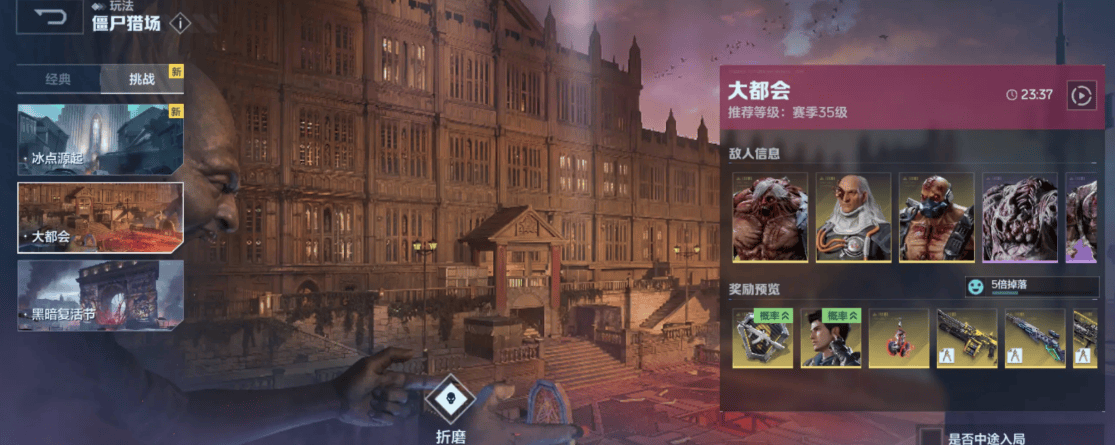Go back using the return arrow button

(49, 17)
